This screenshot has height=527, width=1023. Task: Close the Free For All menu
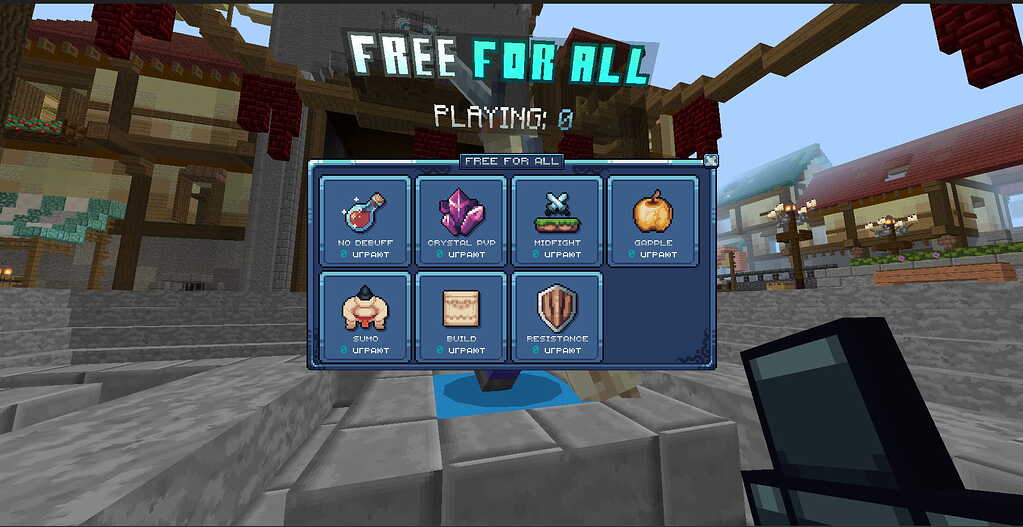(710, 160)
